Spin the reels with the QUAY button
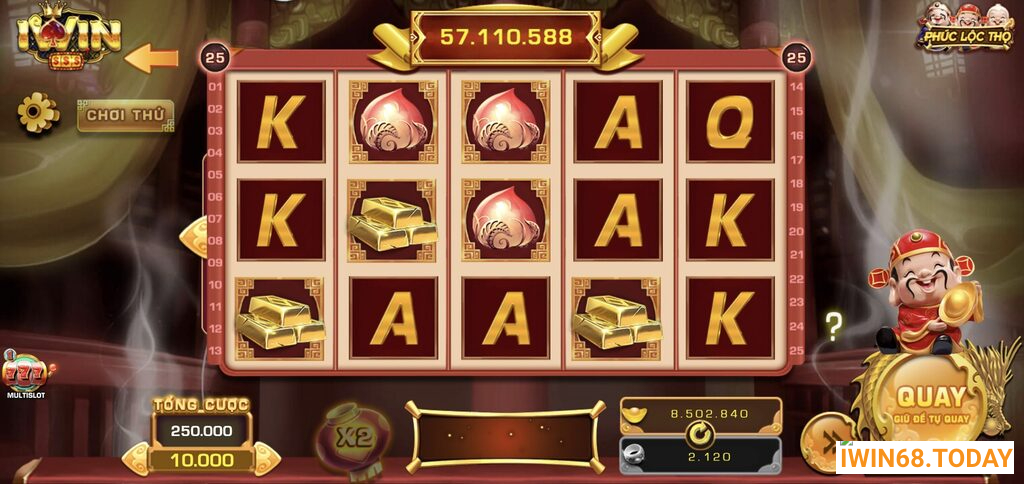Viewport: 1024px width, 484px height. pos(930,402)
